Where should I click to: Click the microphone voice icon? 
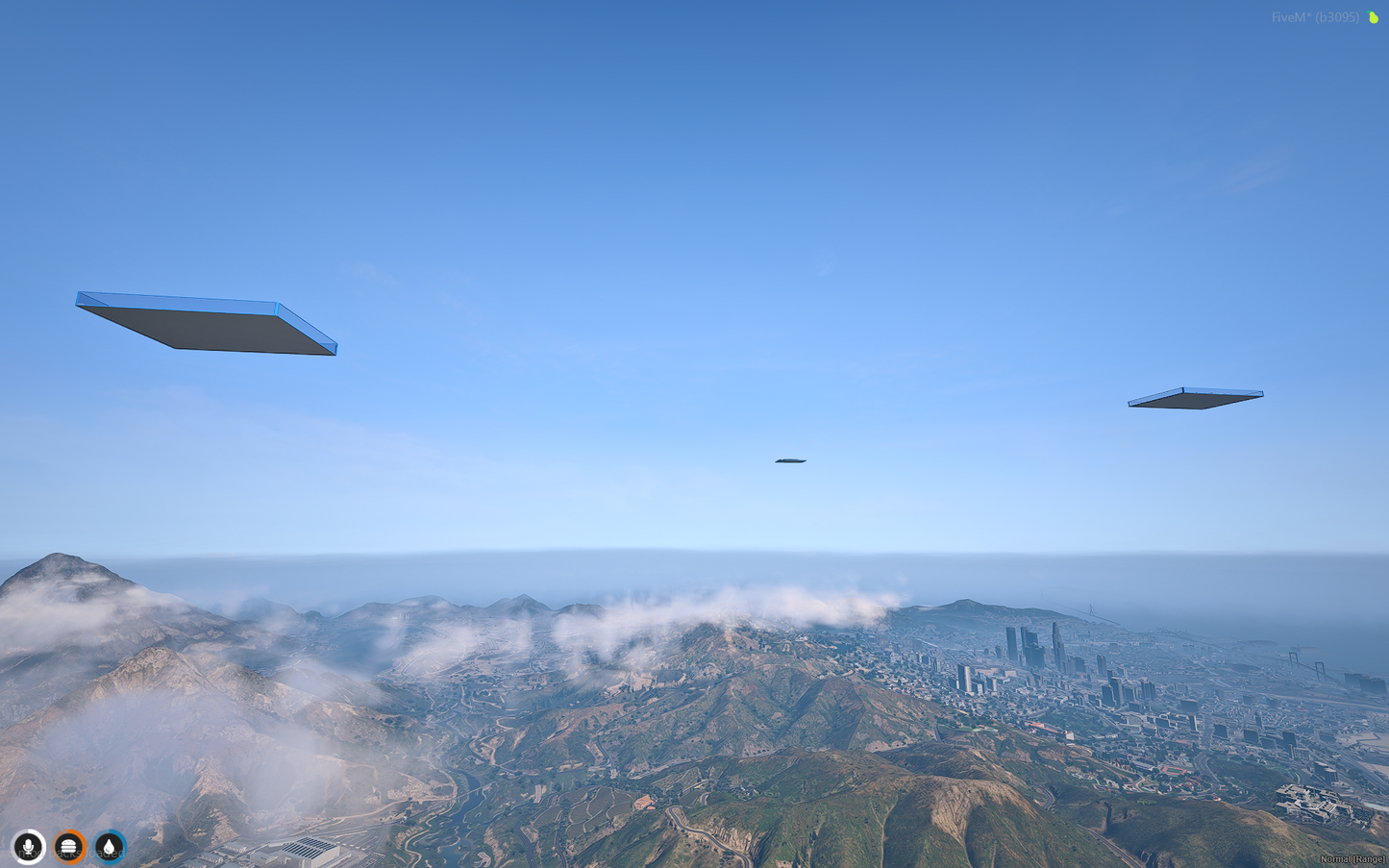click(x=29, y=847)
